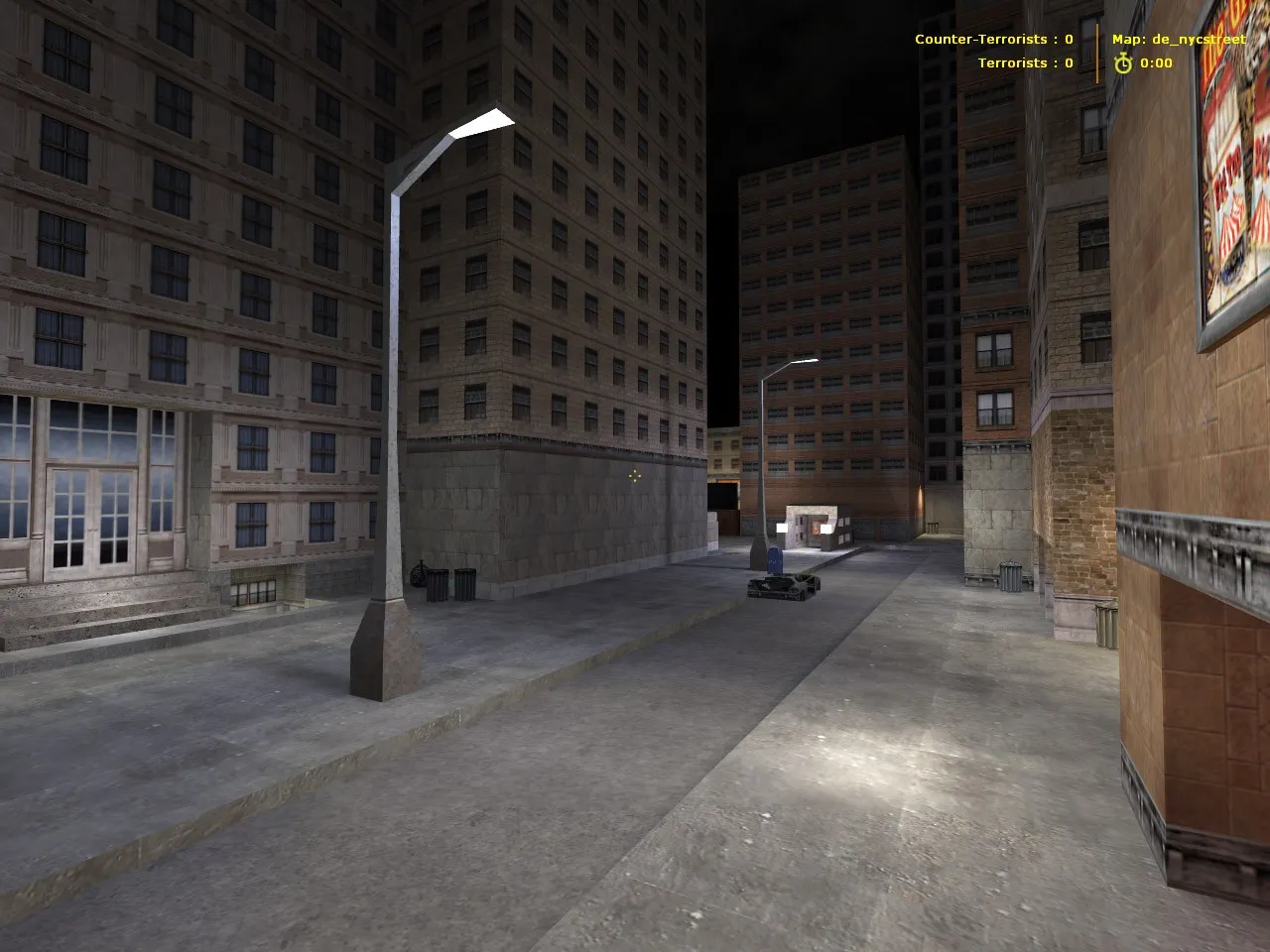The image size is (1270, 952).
Task: Click the Terrorists score text
Action: (1024, 62)
